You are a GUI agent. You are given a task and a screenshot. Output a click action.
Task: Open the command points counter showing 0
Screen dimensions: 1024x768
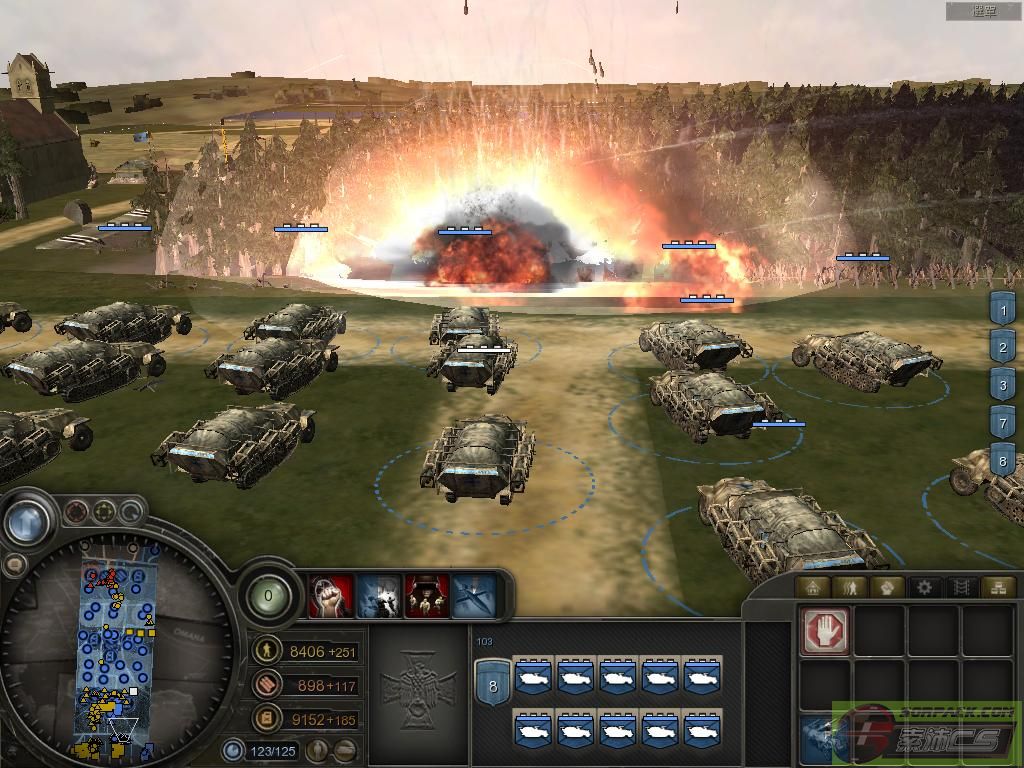267,597
